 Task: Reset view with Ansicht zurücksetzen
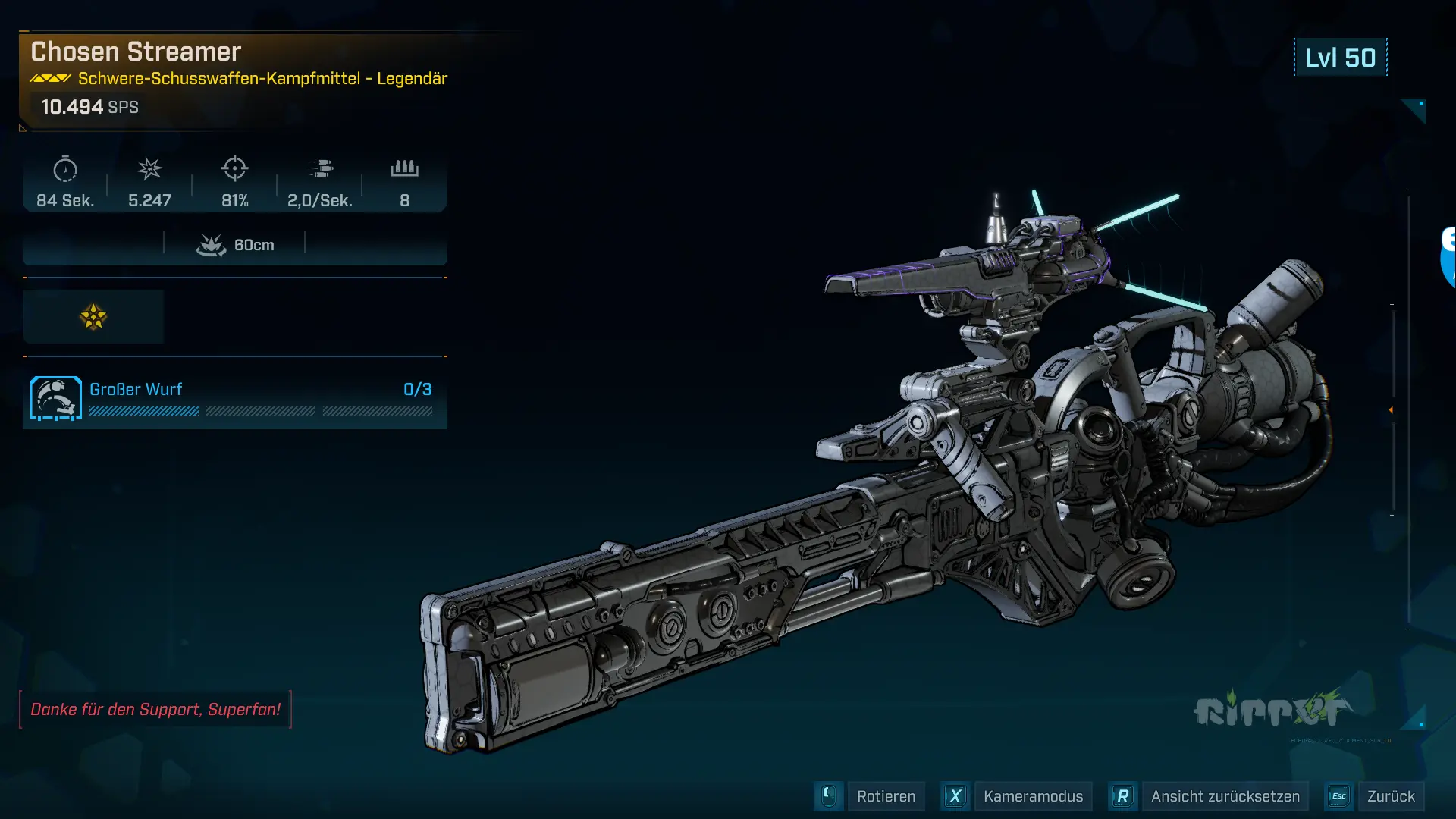pos(1224,796)
